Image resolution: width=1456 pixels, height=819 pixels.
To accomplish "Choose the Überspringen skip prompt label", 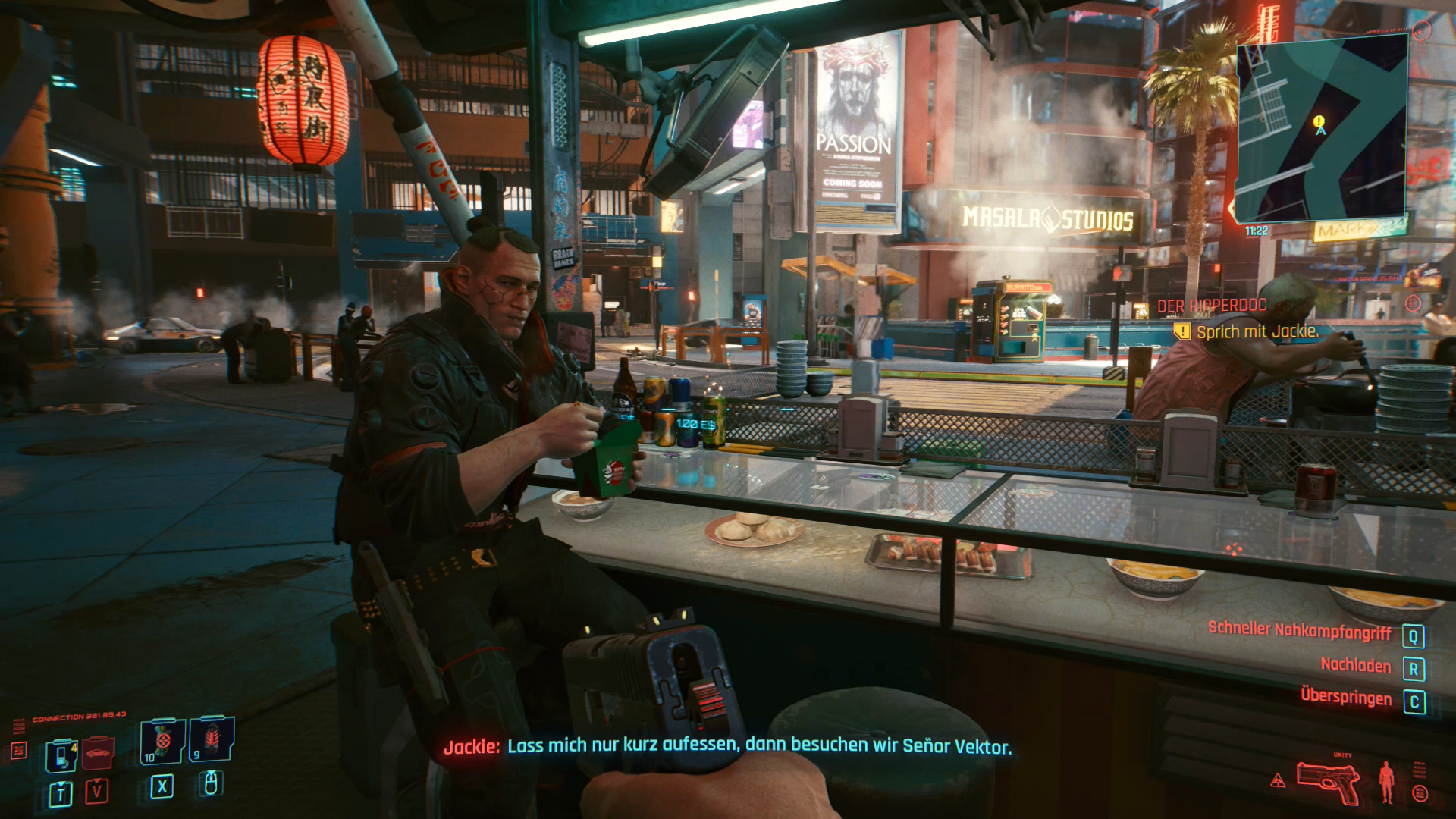I will (x=1346, y=697).
